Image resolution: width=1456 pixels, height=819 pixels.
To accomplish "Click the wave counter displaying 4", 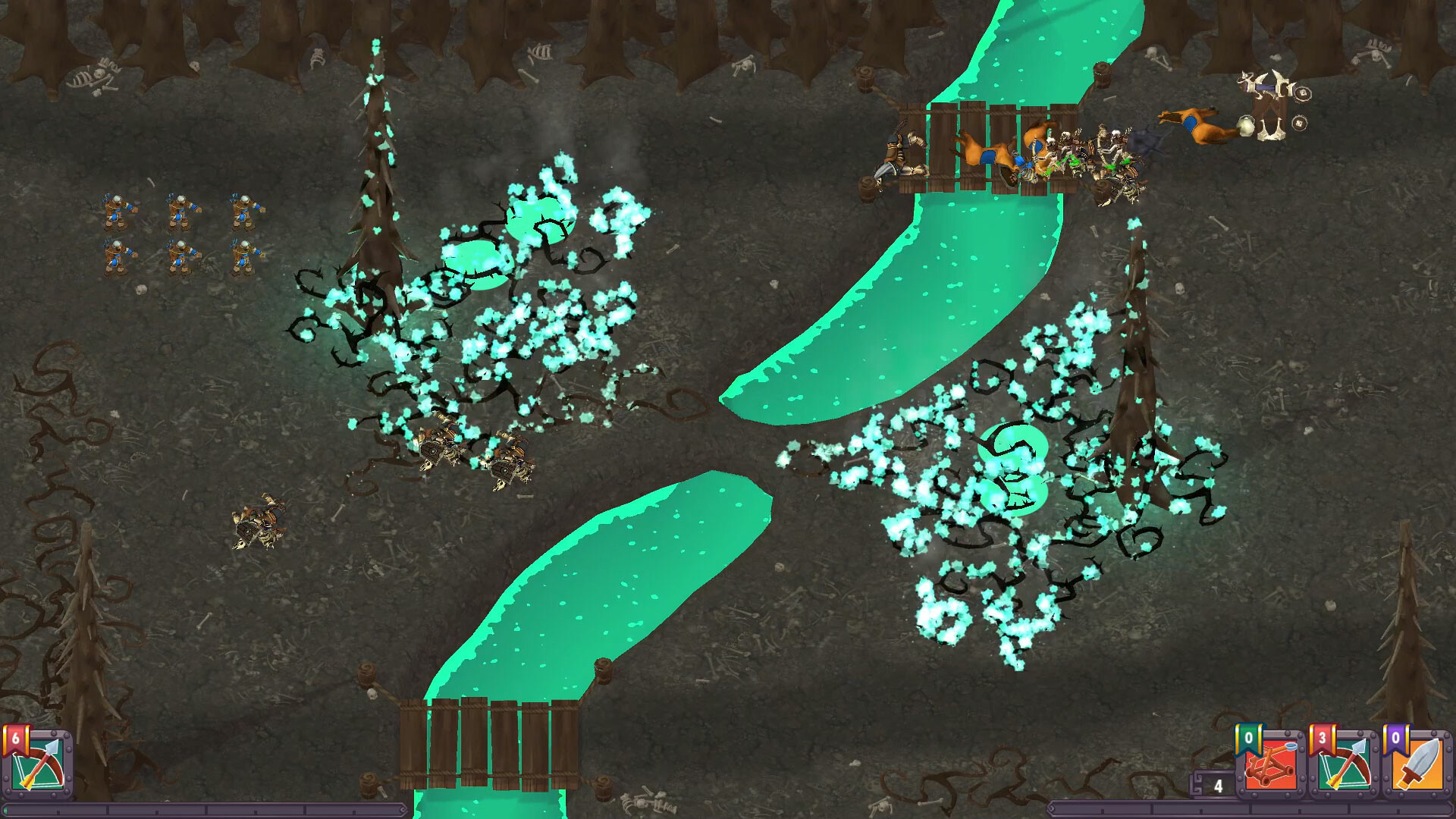I will click(1219, 786).
